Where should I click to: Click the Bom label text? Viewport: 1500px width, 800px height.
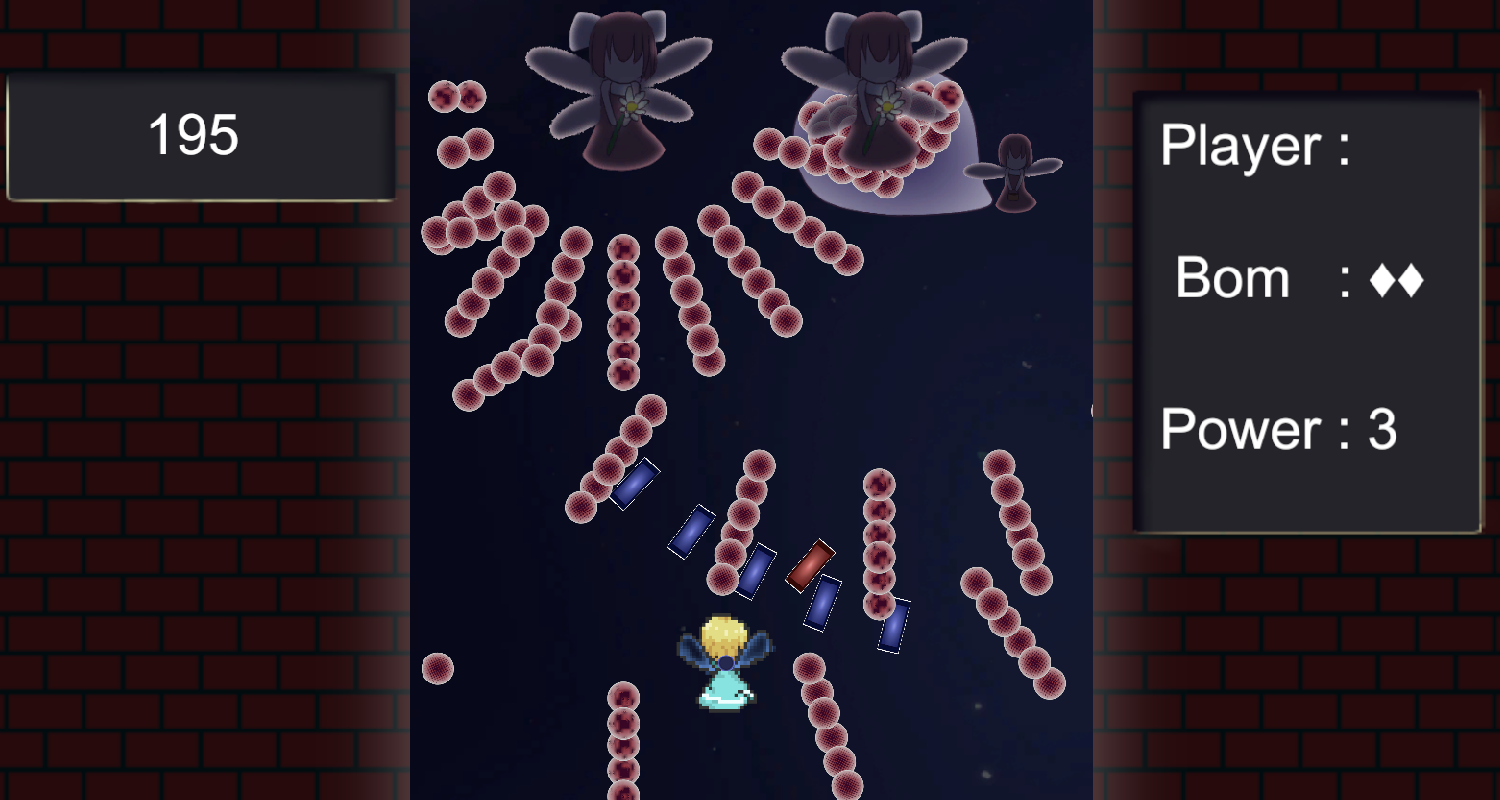[1232, 280]
